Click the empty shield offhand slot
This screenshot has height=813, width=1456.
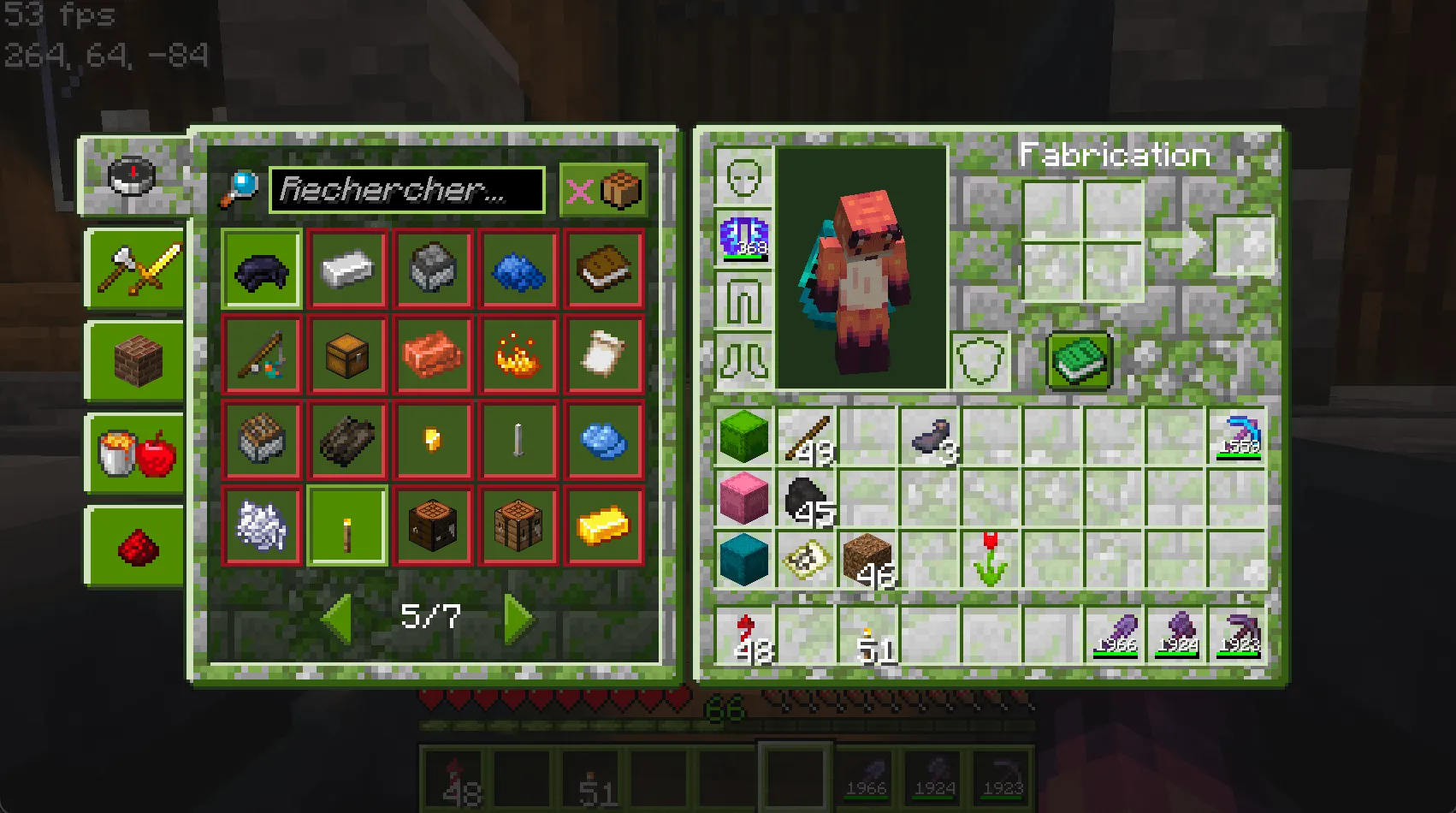tap(982, 360)
